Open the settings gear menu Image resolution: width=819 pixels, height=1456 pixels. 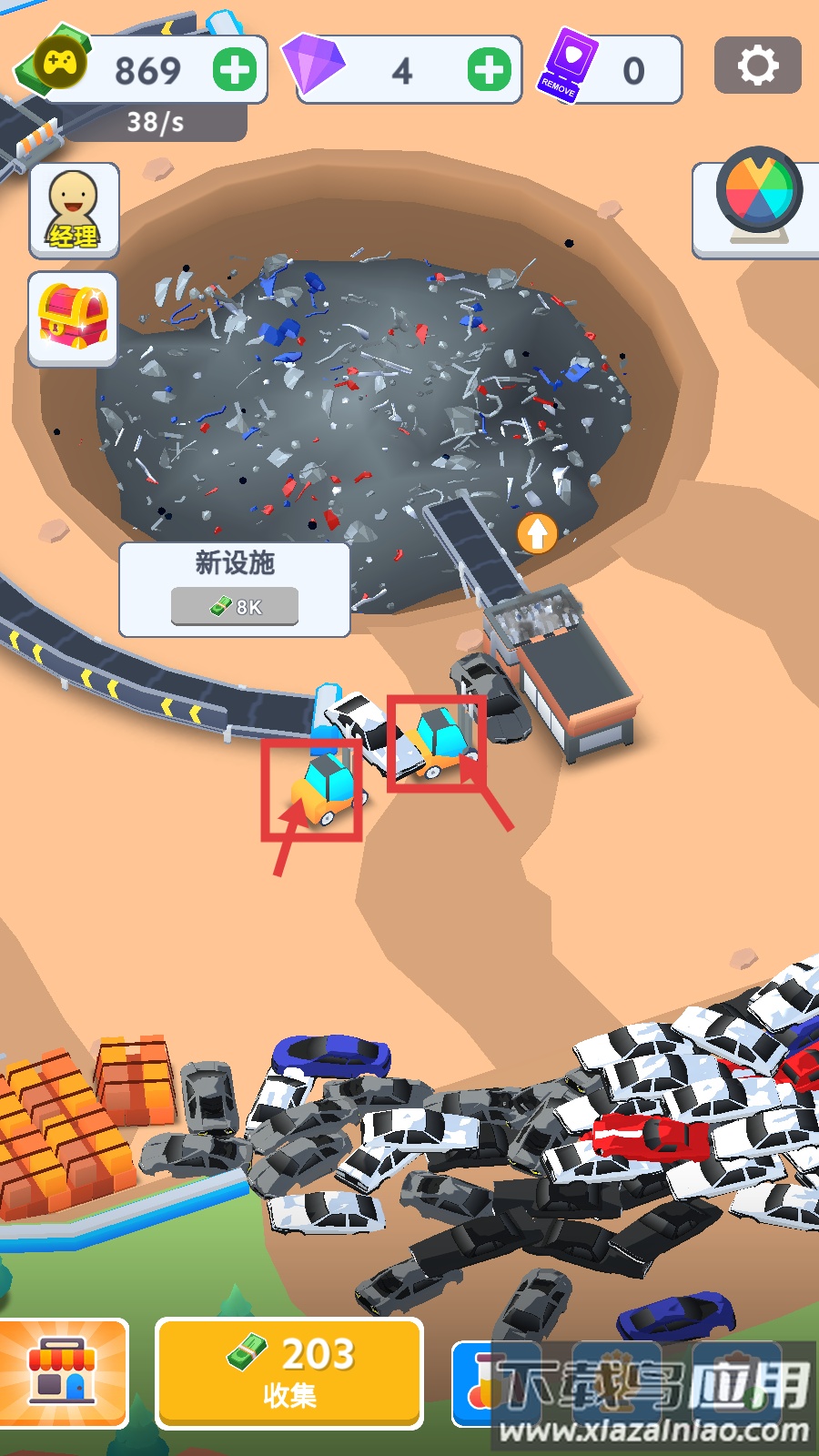tap(757, 66)
